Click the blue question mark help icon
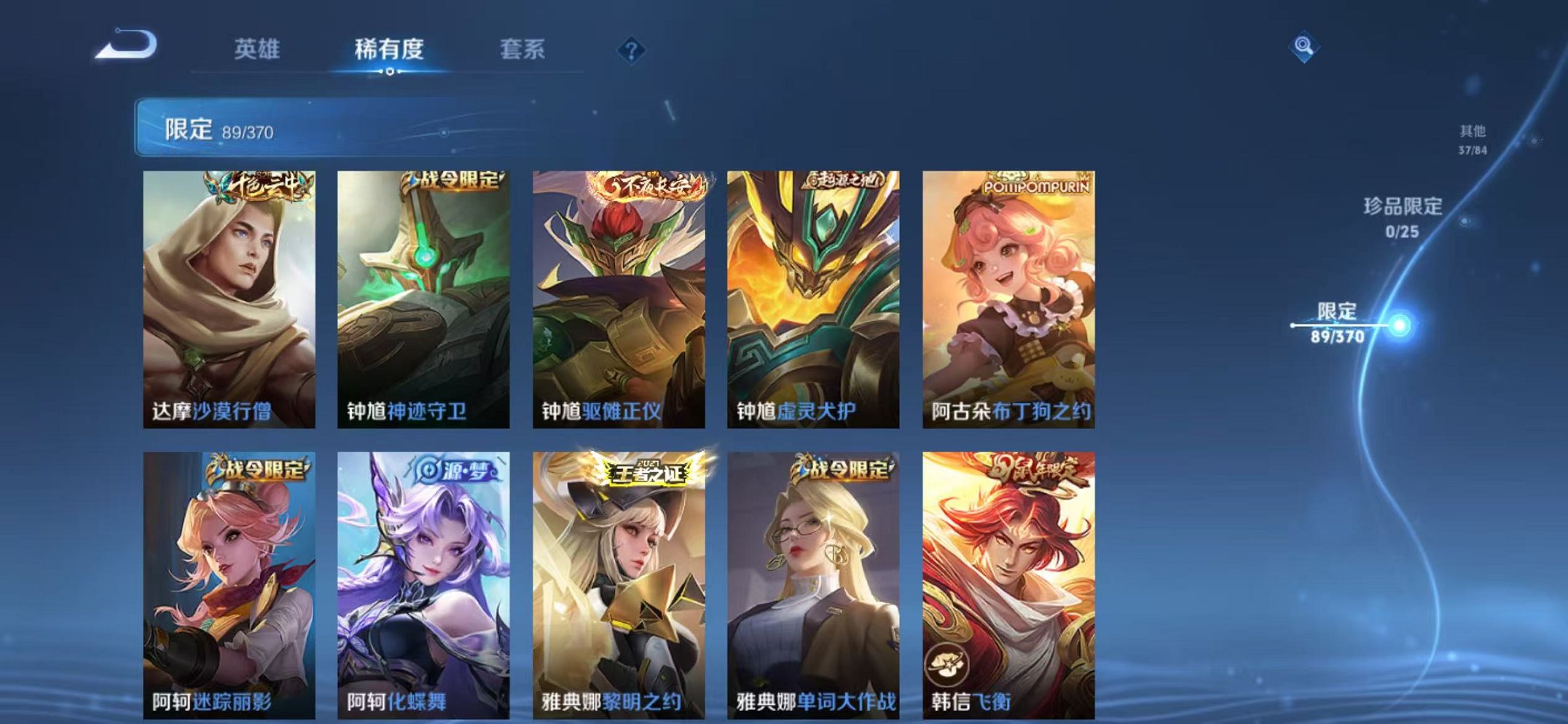 631,50
